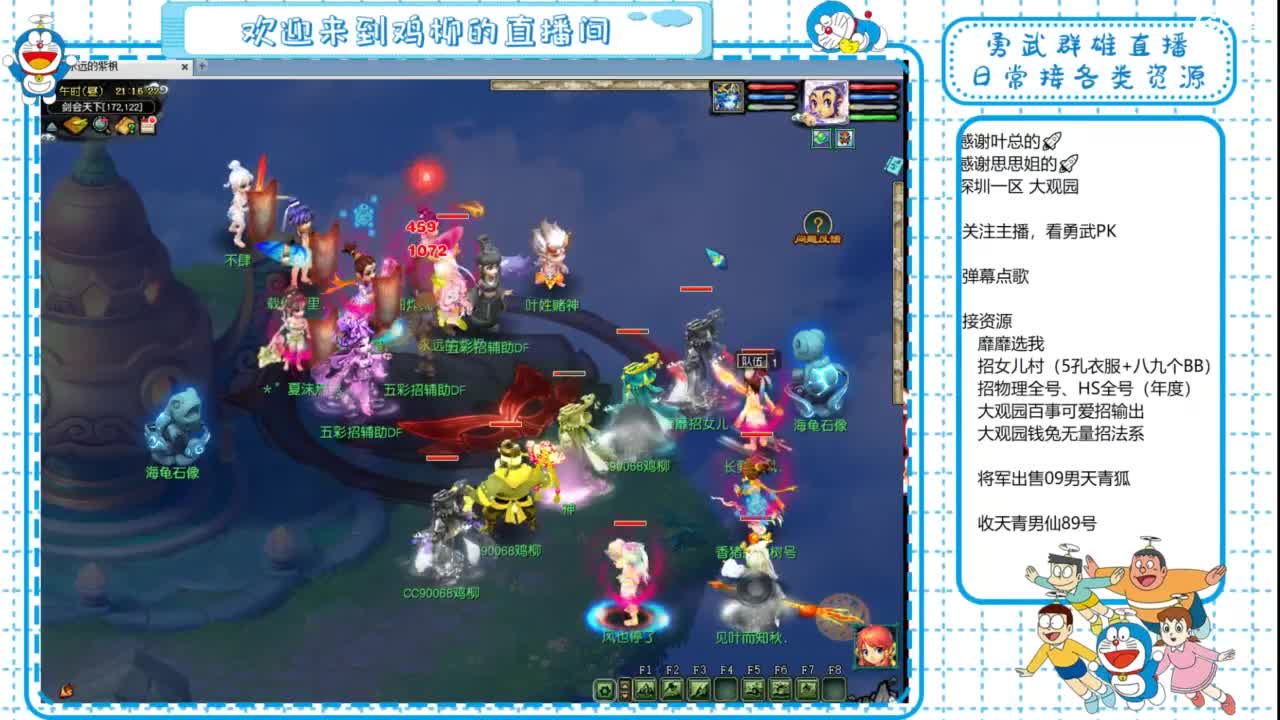Viewport: 1280px width, 720px height.
Task: Activate the F5 skill icon
Action: click(752, 689)
